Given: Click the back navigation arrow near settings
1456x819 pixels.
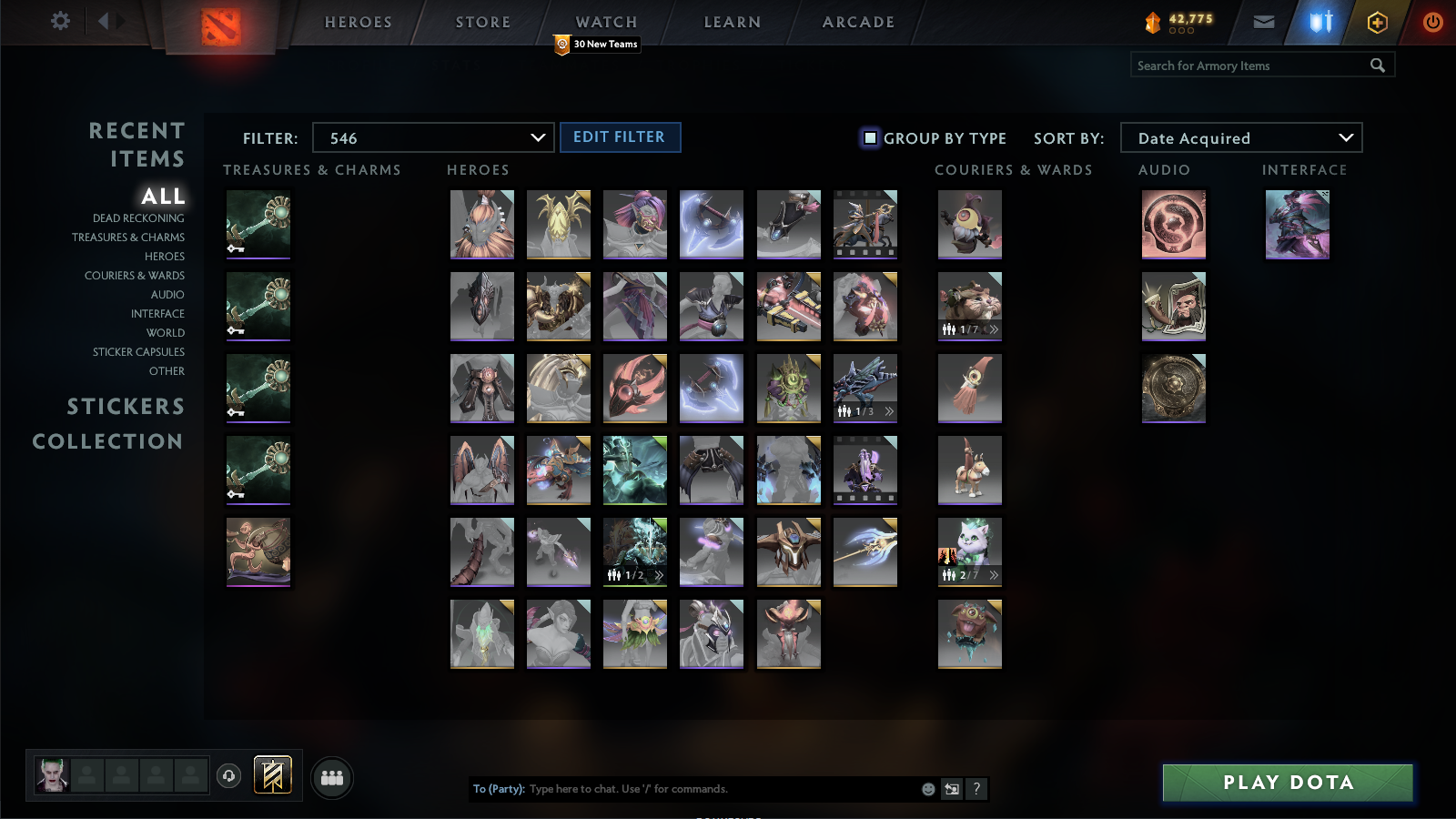Looking at the screenshot, I should coord(105,21).
